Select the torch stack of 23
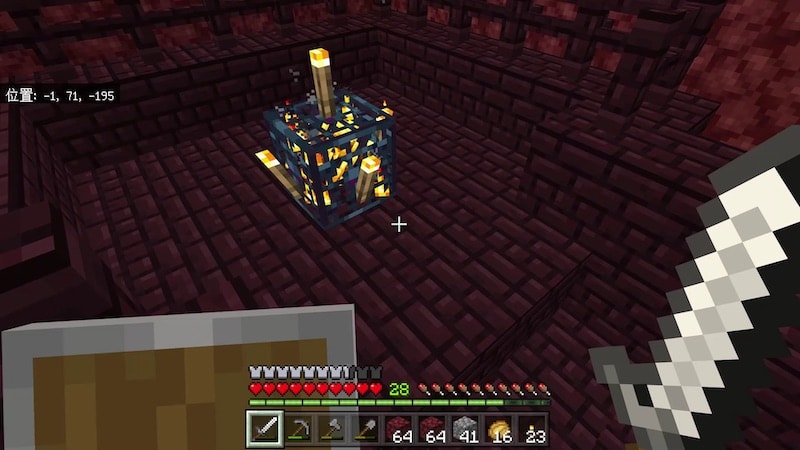The width and height of the screenshot is (800, 450). point(532,430)
